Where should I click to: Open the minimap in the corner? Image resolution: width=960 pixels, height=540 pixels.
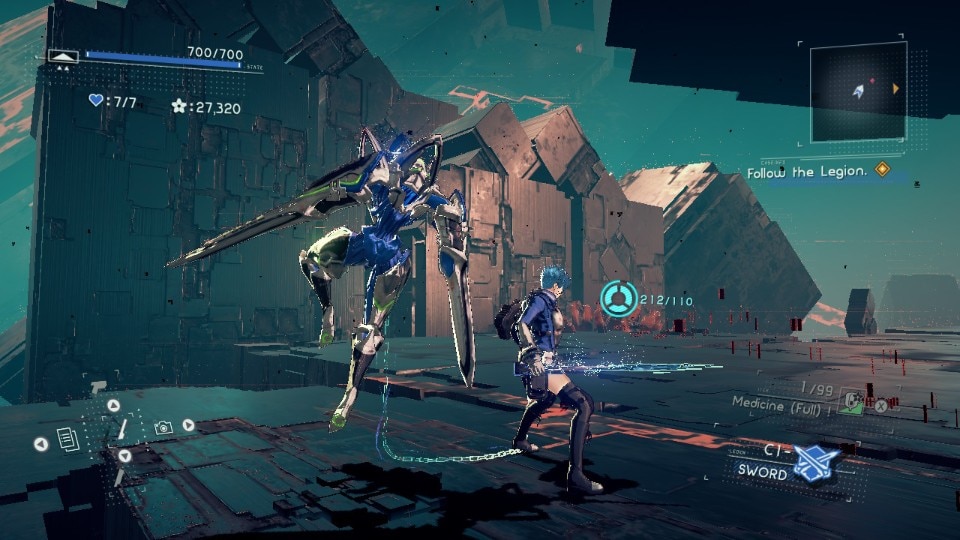(x=856, y=92)
